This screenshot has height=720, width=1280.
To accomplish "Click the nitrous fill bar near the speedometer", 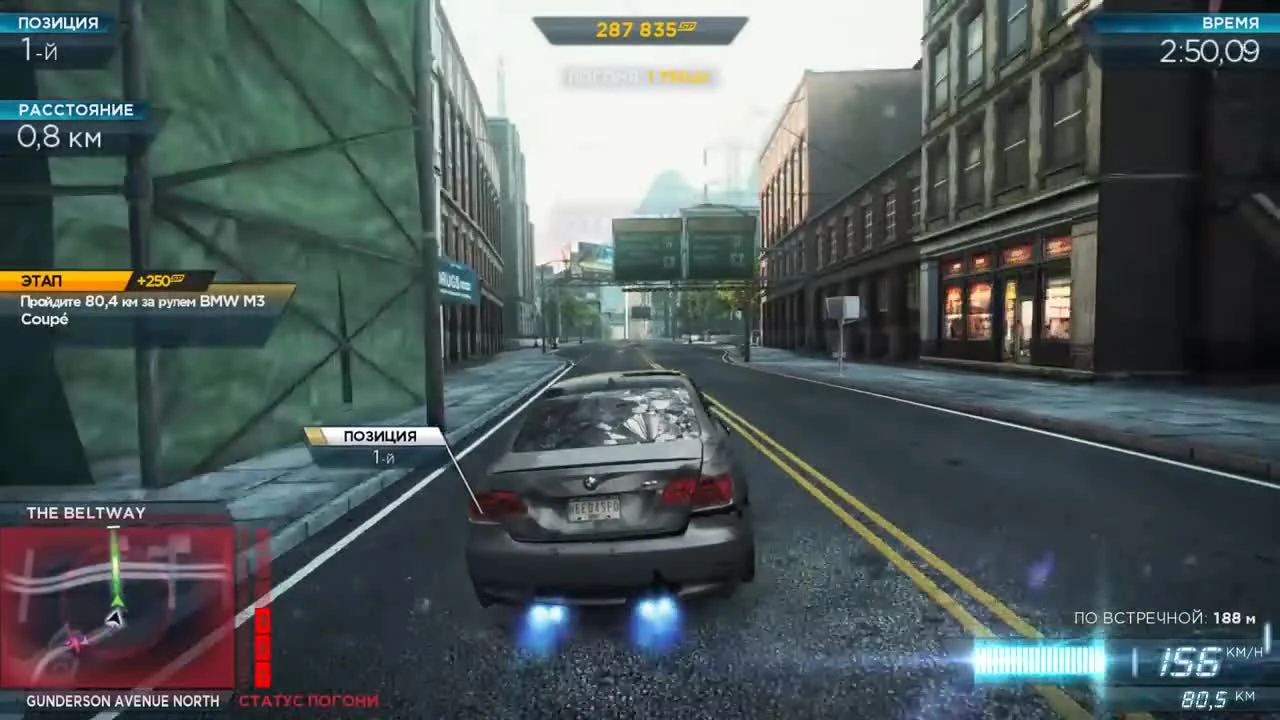I will click(x=1040, y=660).
